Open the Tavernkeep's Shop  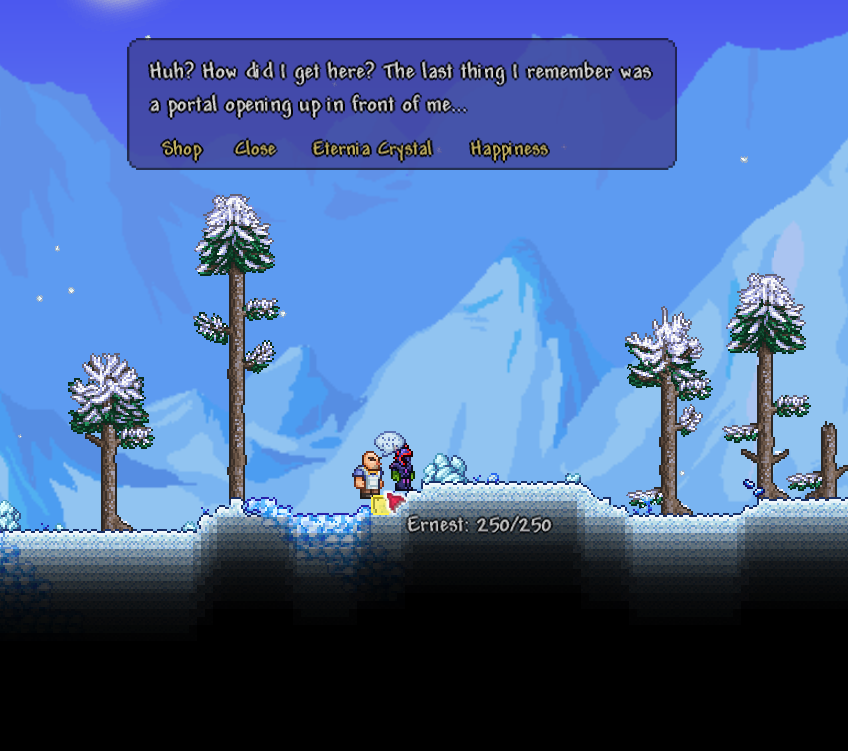pos(182,149)
